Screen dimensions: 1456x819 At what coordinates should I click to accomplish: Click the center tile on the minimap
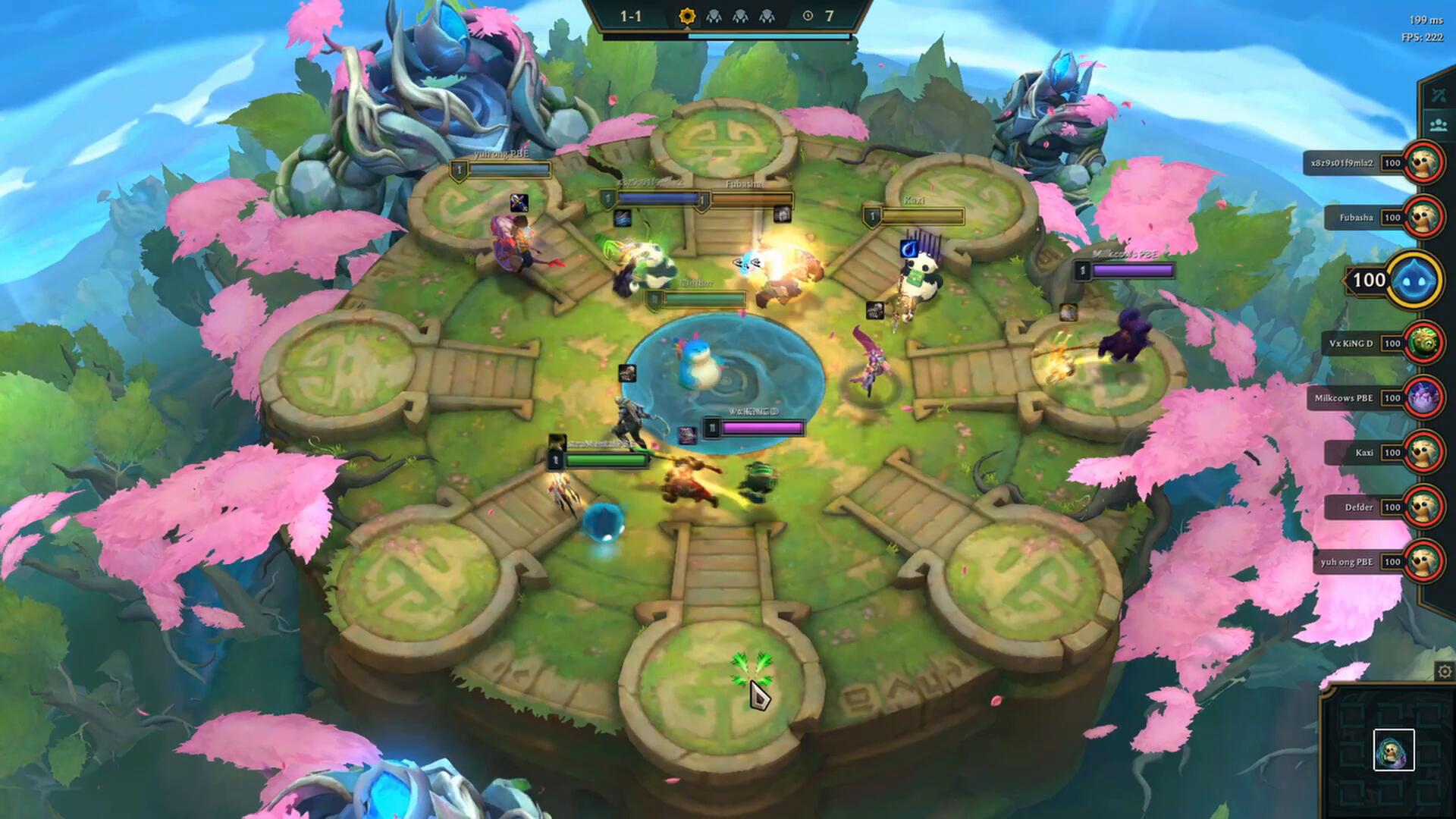click(x=1394, y=750)
